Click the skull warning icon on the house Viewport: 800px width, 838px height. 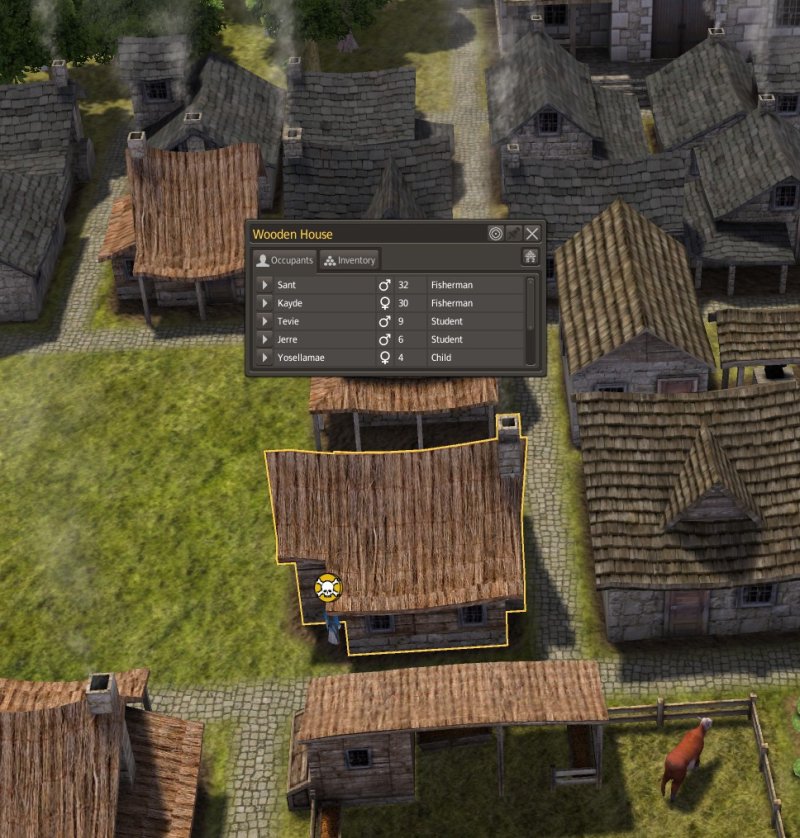(x=327, y=588)
